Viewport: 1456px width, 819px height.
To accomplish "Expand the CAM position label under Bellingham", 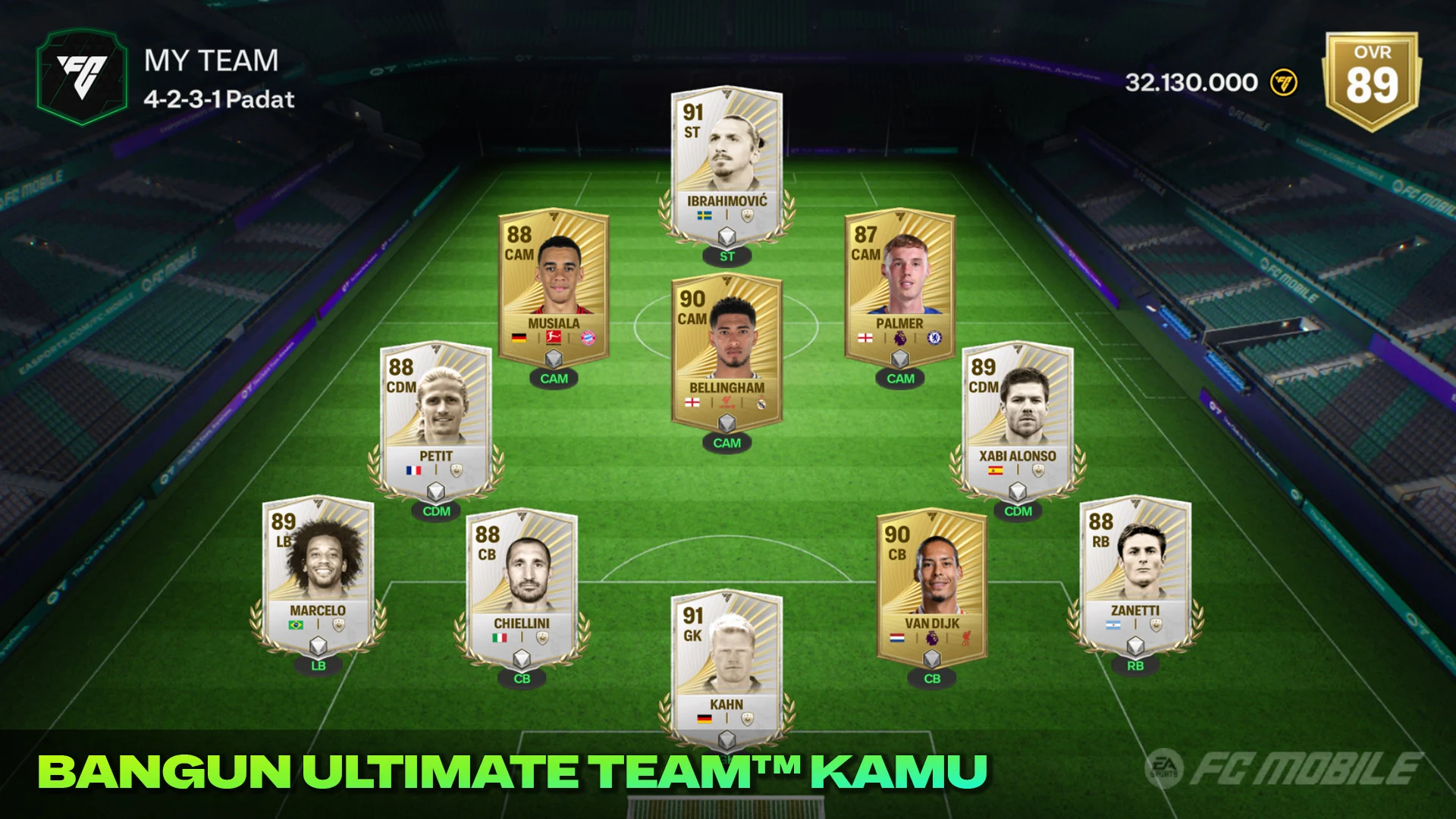I will pos(726,444).
